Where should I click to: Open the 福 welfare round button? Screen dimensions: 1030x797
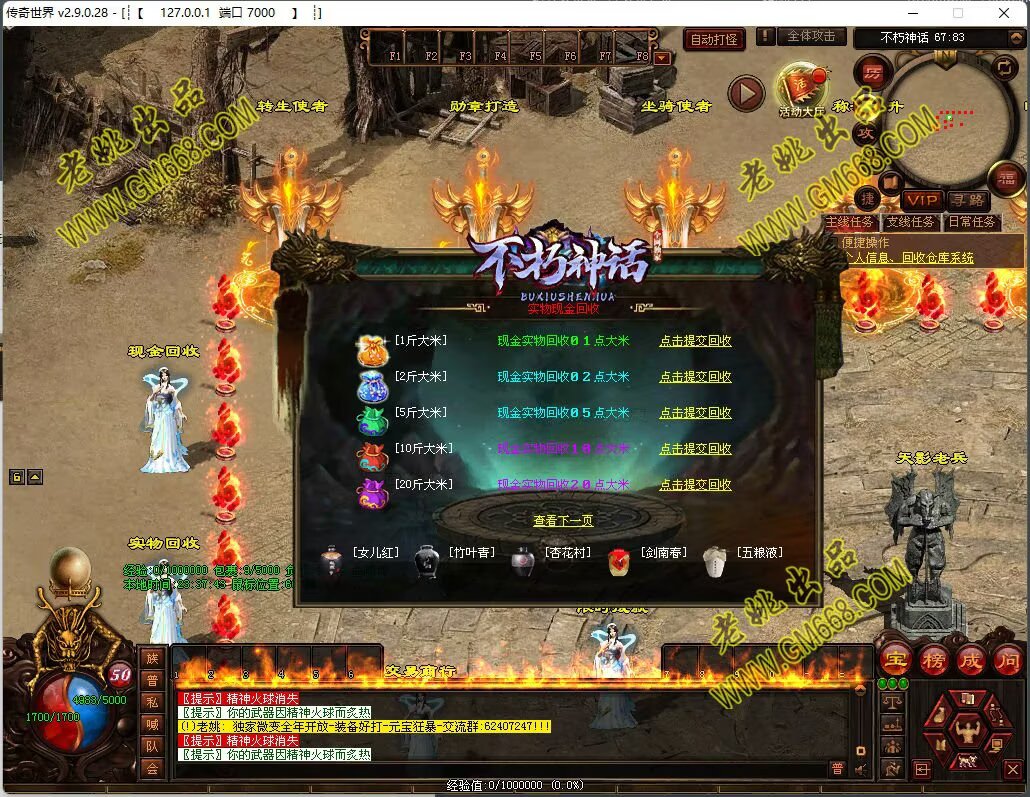[1006, 179]
